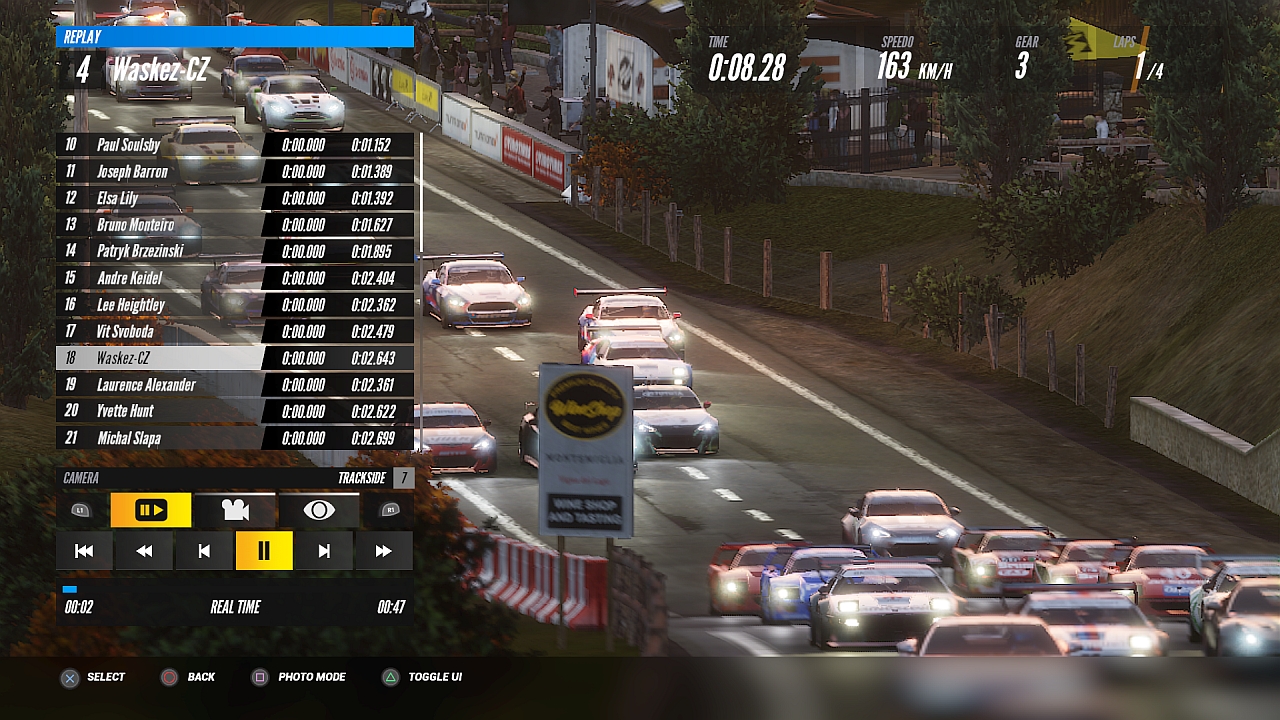The width and height of the screenshot is (1280, 720).
Task: Choose Joseph Barron from the driver list
Action: click(160, 172)
